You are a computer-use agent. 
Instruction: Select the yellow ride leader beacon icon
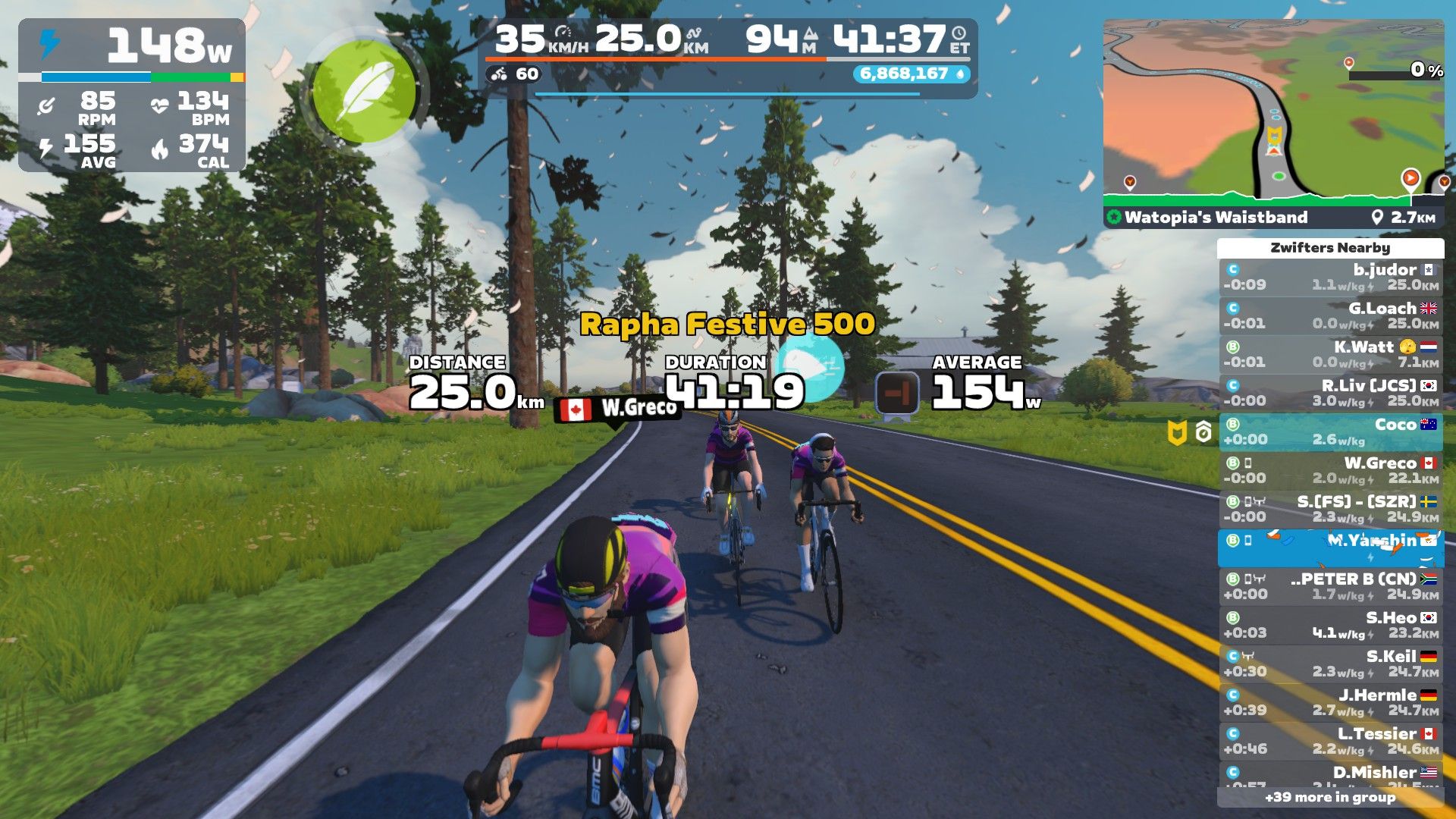[x=1176, y=433]
